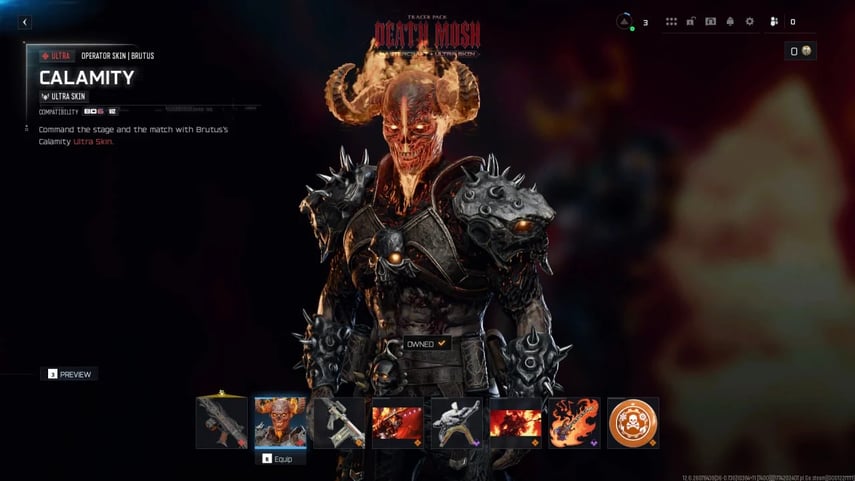Click the player rank triangle icon
855x481 pixels.
pyautogui.click(x=625, y=21)
